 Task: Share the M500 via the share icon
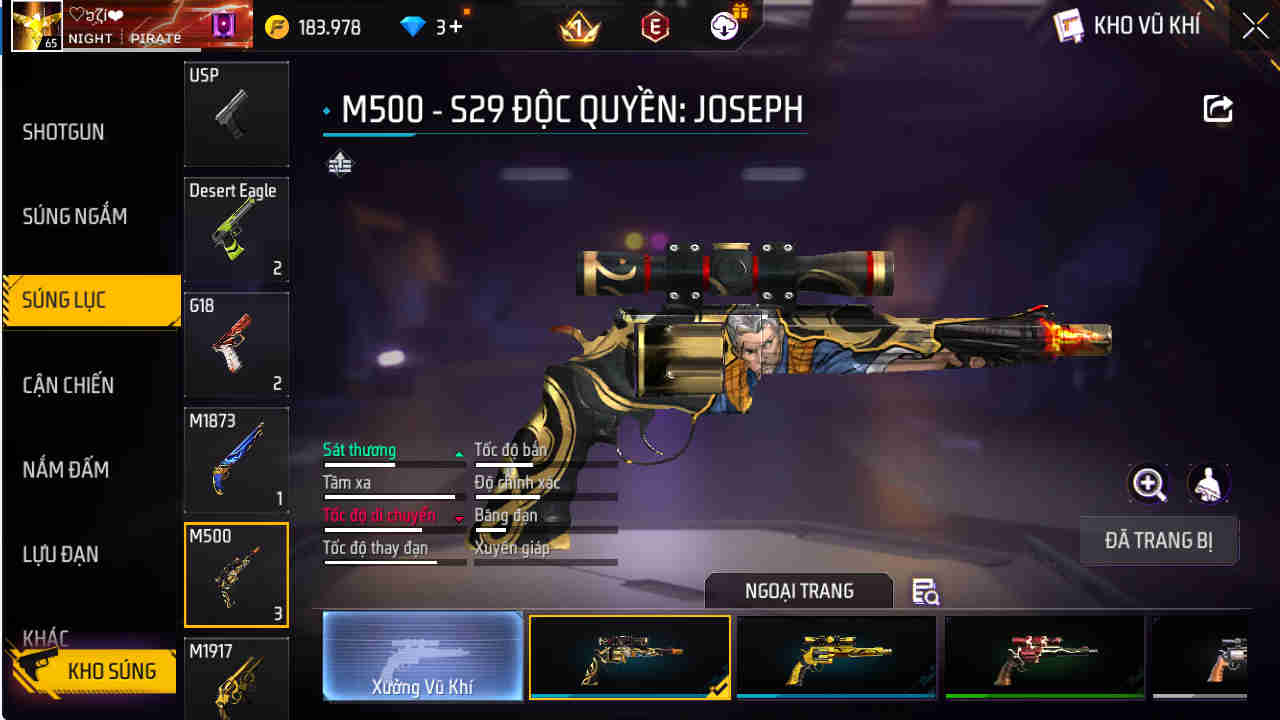(1217, 109)
